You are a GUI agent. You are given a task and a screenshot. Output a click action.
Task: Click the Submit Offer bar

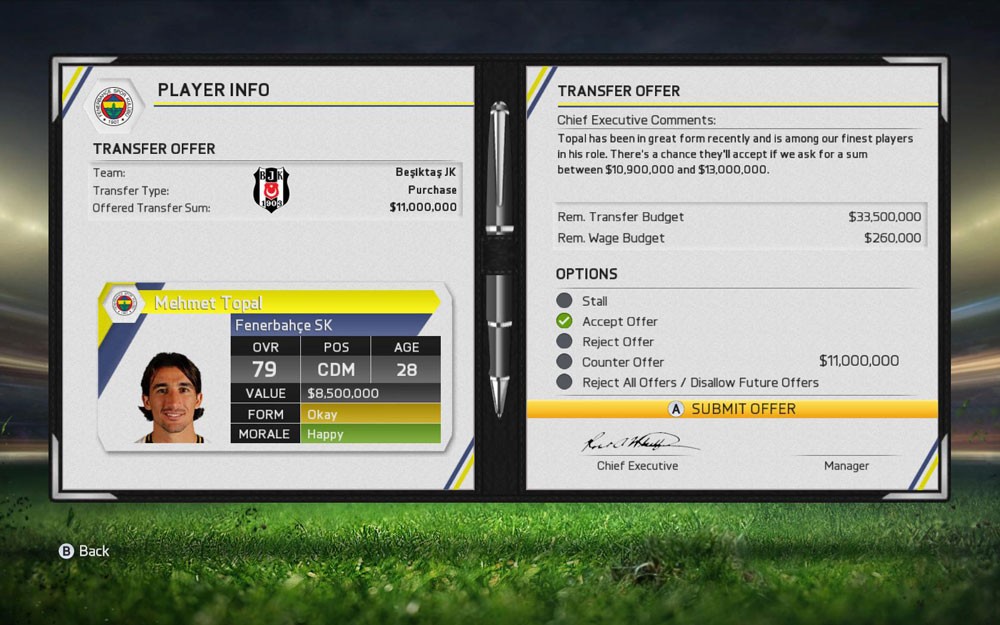point(732,409)
